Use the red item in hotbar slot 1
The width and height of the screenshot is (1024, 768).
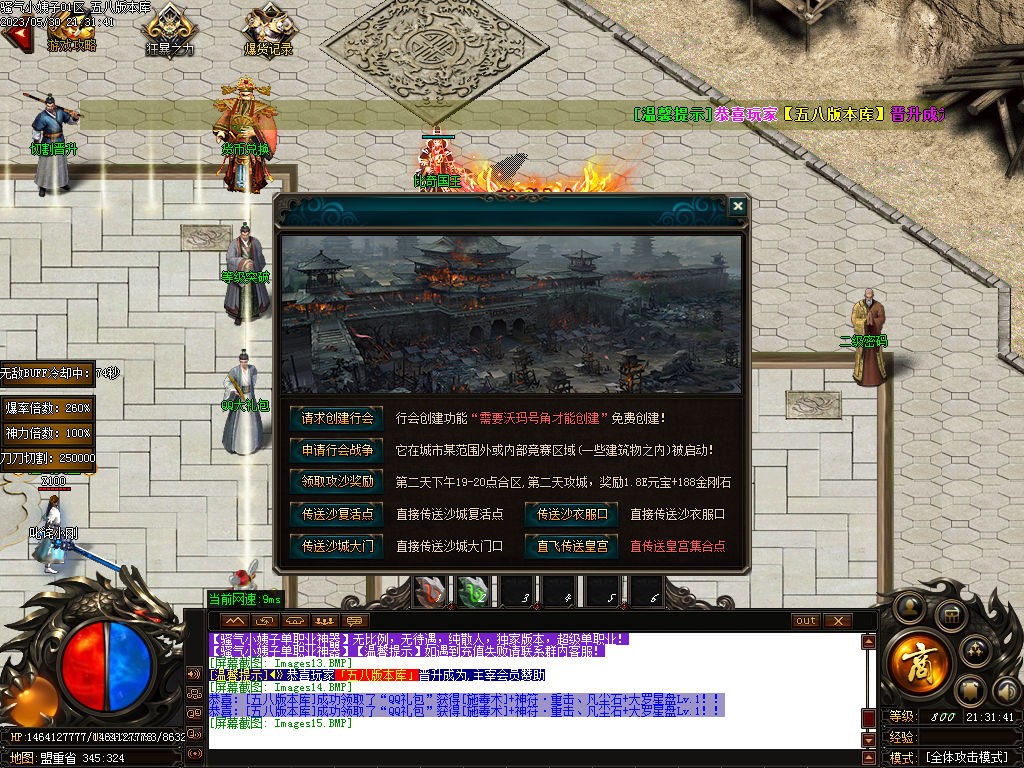(x=430, y=593)
